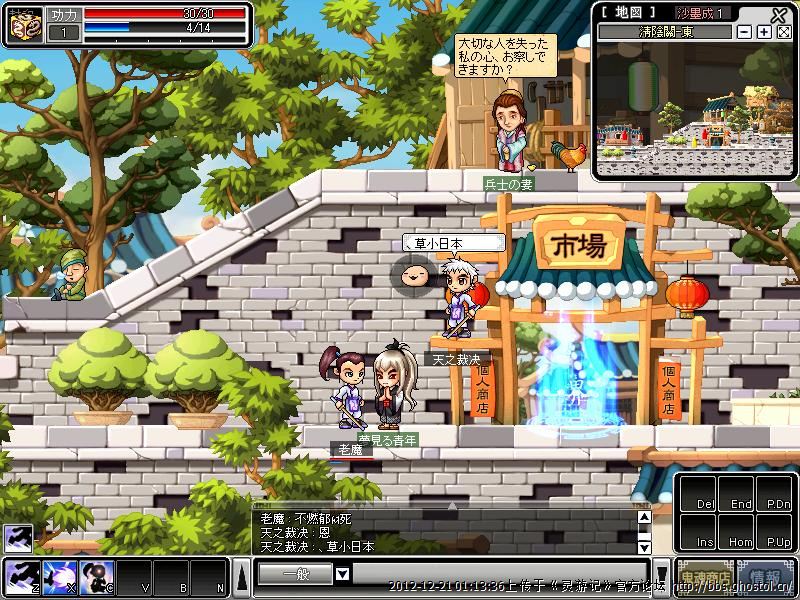Image resolution: width=800 pixels, height=600 pixels.
Task: Zoom in the minimap with plus button
Action: (764, 32)
